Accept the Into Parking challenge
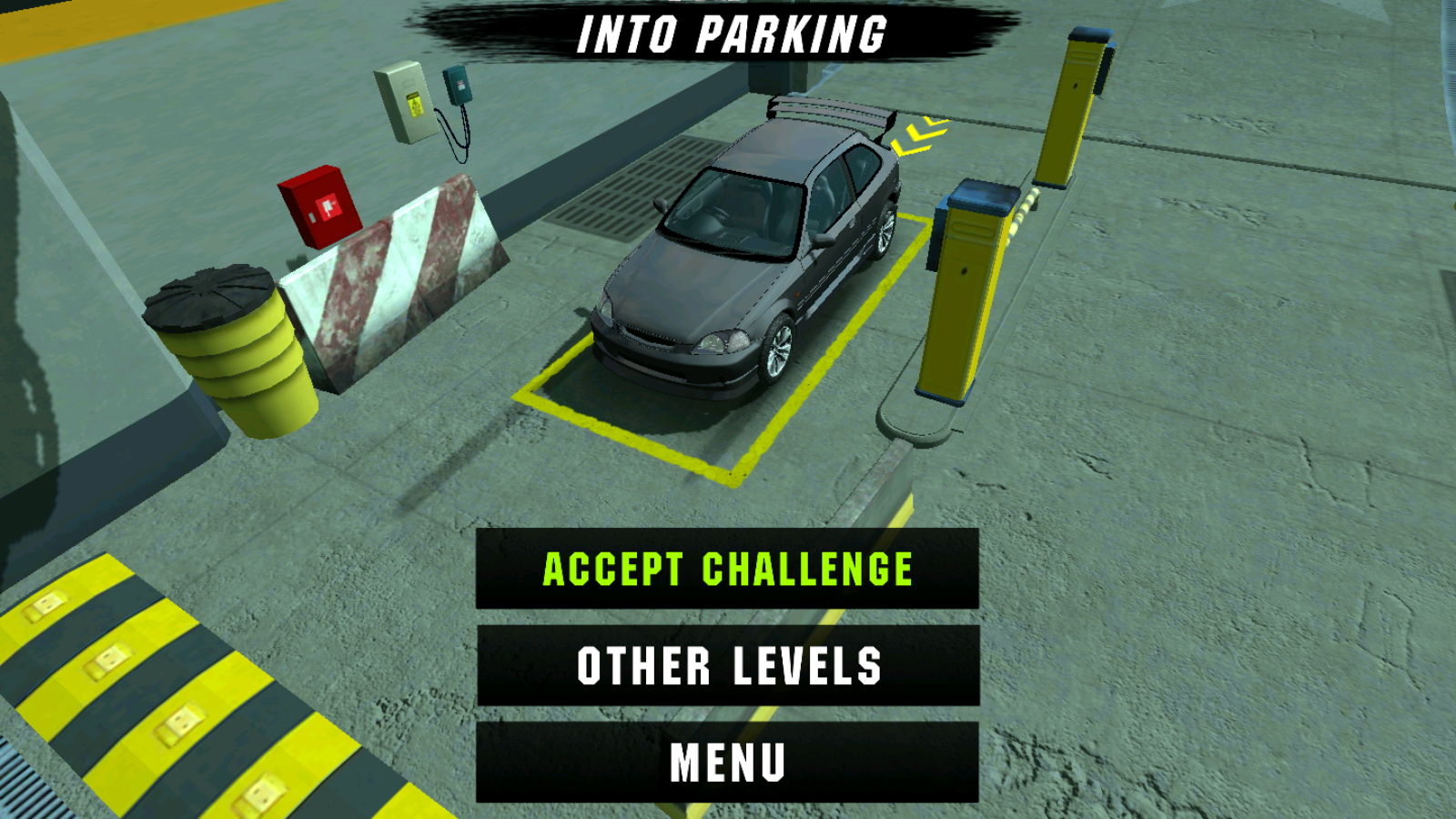Screen dimensions: 1456x819 coord(727,569)
